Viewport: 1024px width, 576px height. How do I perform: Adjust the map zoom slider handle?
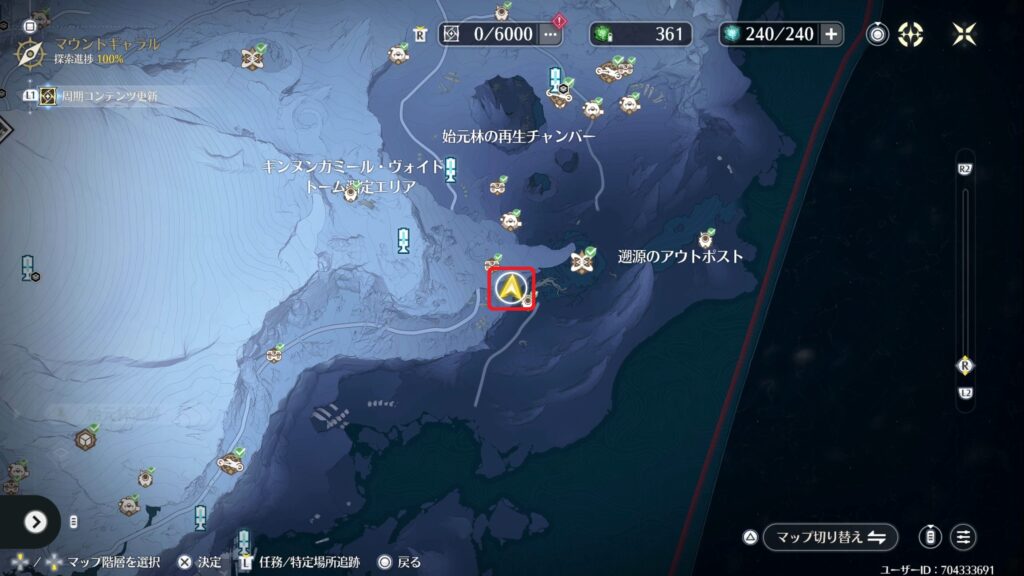(965, 365)
